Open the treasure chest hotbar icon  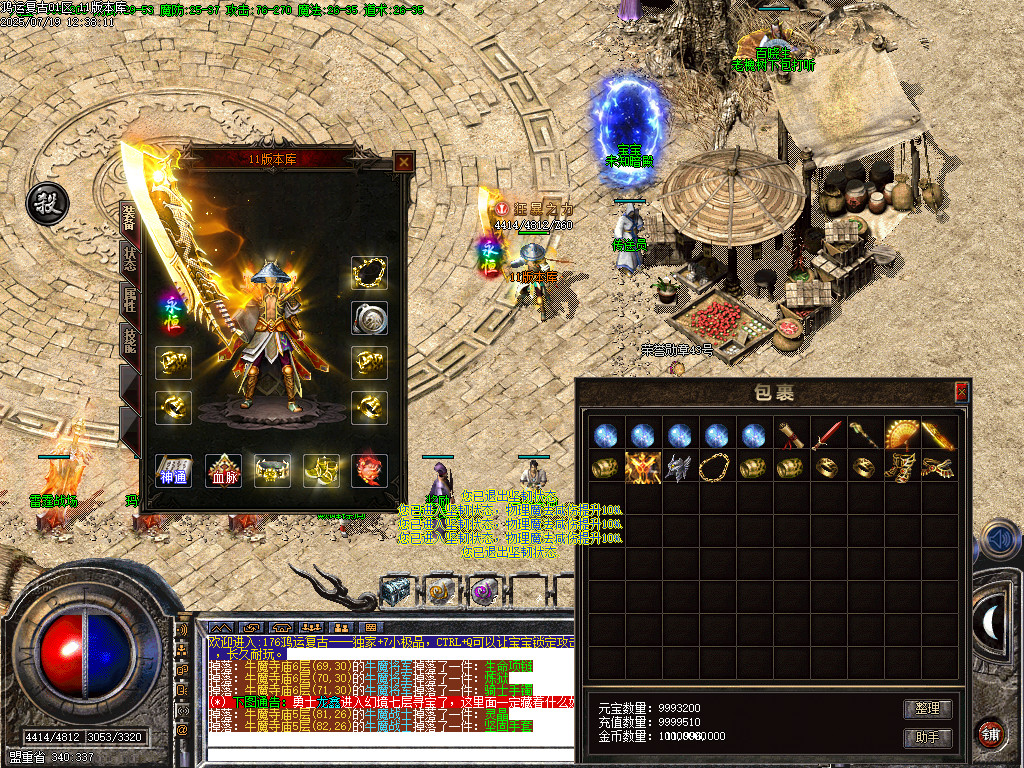click(395, 591)
